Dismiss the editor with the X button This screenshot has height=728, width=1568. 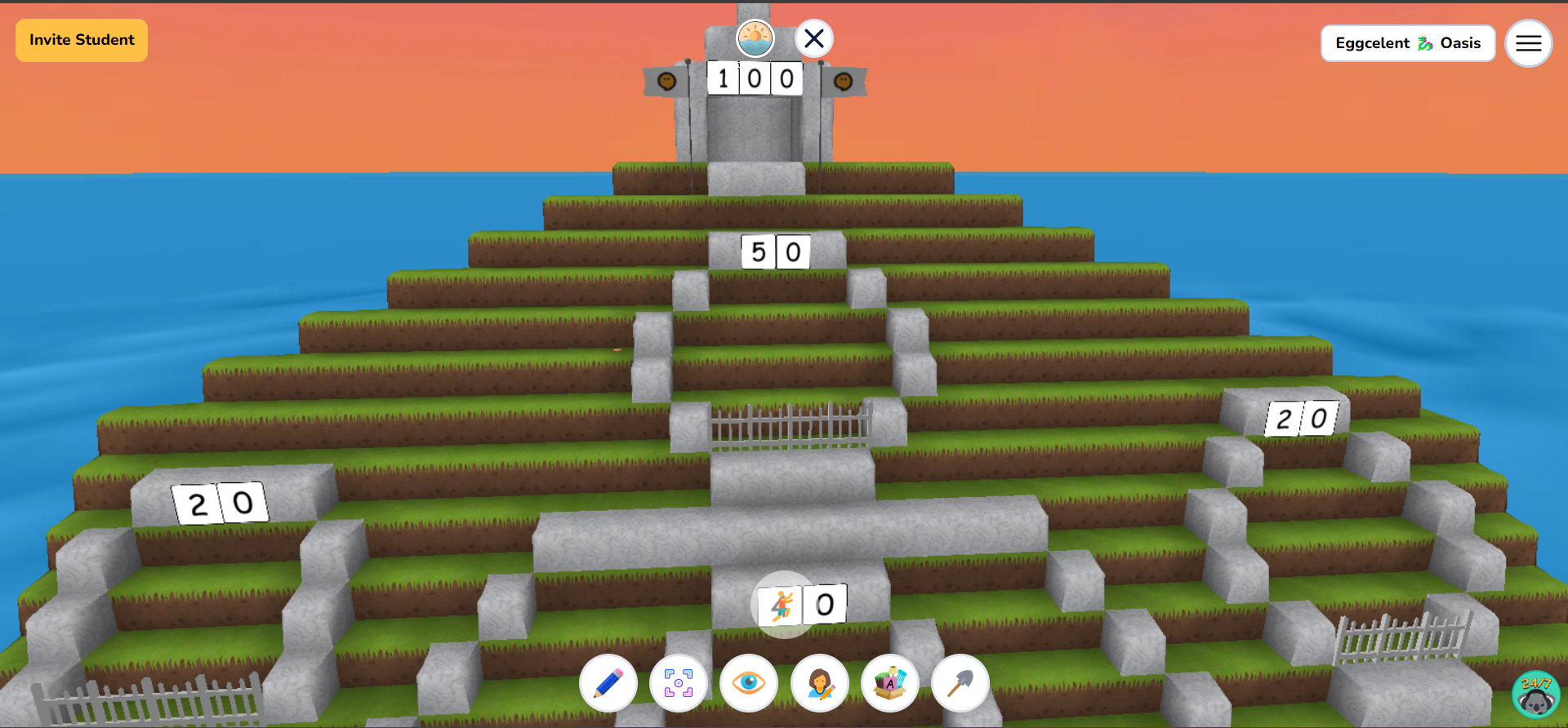coord(813,38)
